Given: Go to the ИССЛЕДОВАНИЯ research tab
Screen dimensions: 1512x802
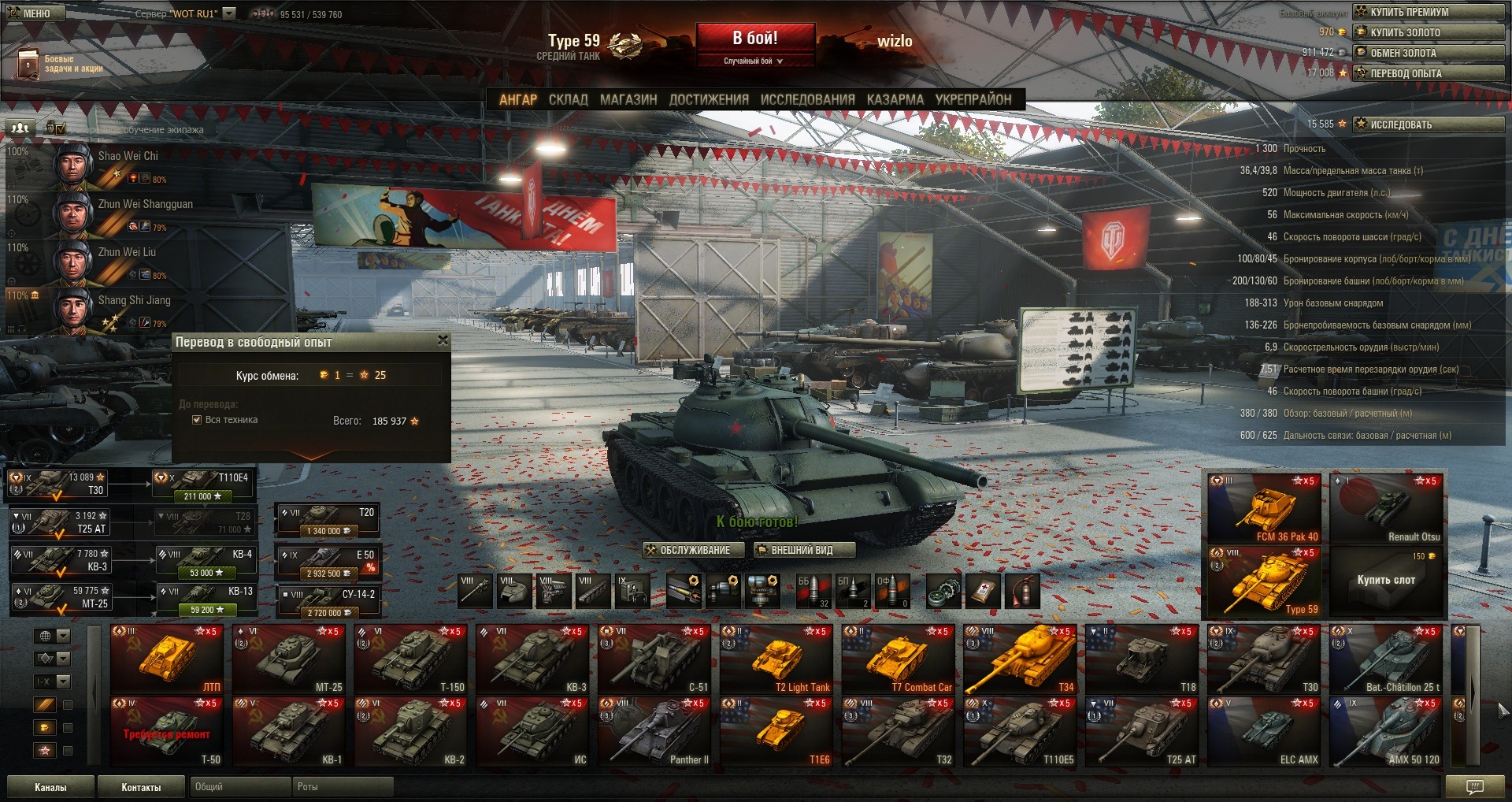Looking at the screenshot, I should 807,100.
